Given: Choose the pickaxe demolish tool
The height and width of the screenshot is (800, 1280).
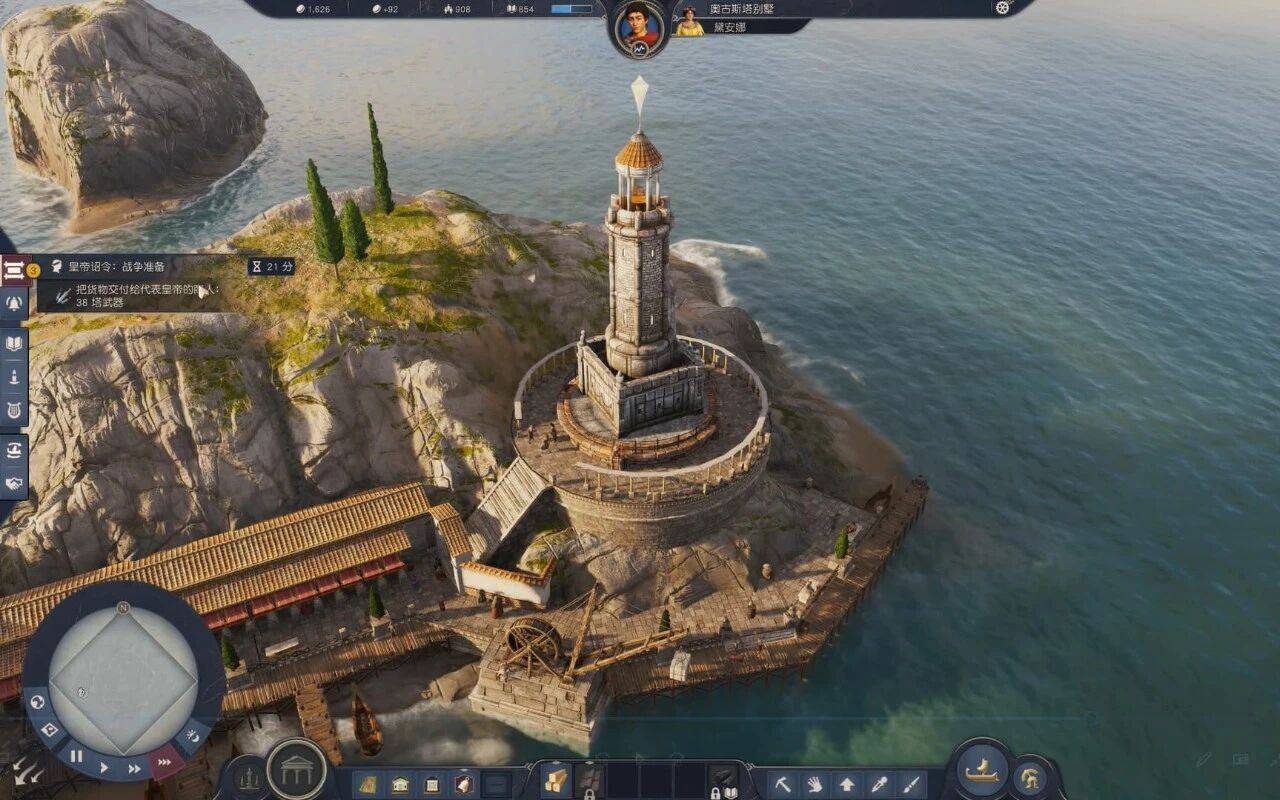Looking at the screenshot, I should point(782,784).
